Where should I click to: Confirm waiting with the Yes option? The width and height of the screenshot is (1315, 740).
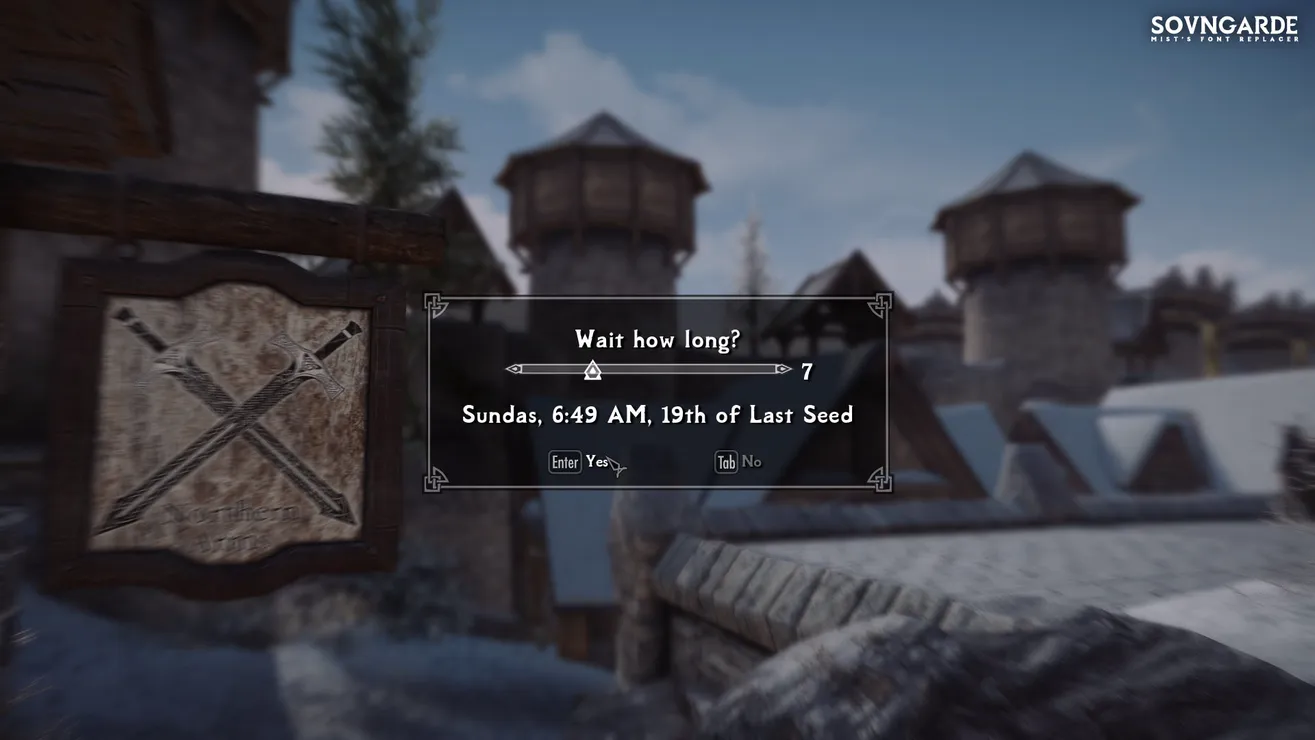(x=596, y=462)
